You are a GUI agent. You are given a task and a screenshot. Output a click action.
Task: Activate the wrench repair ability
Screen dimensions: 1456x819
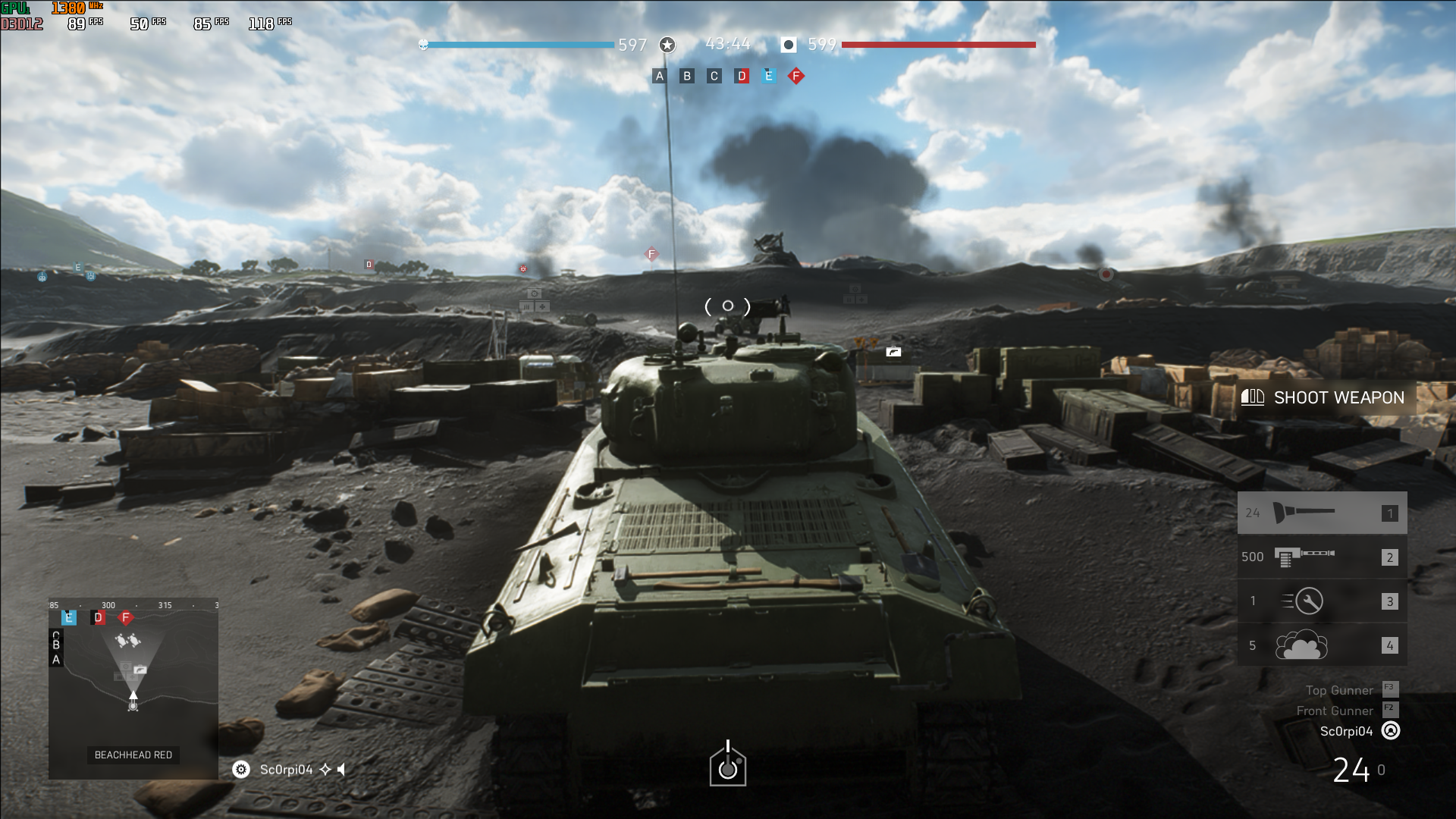[1322, 601]
